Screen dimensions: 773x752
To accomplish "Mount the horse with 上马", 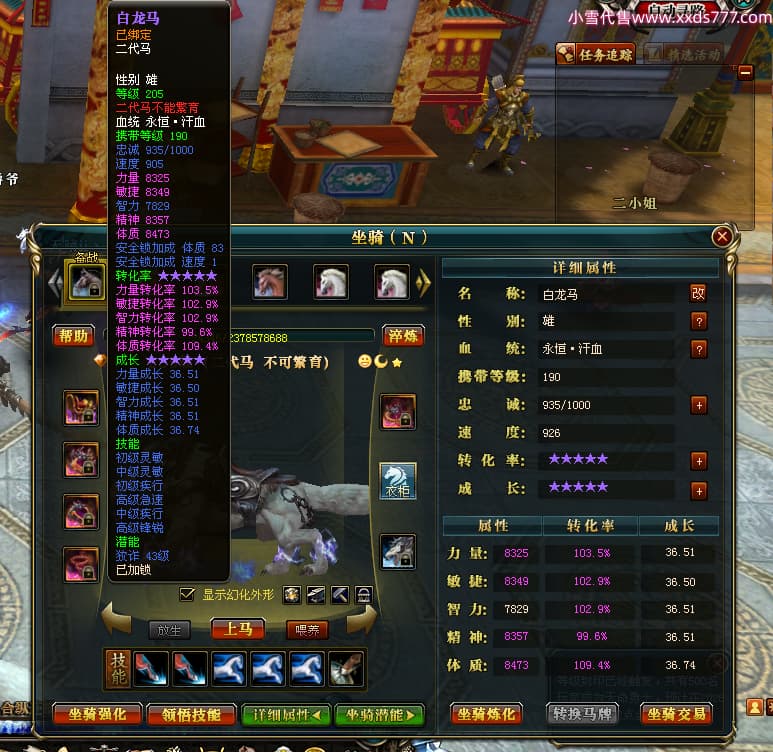I will (238, 629).
